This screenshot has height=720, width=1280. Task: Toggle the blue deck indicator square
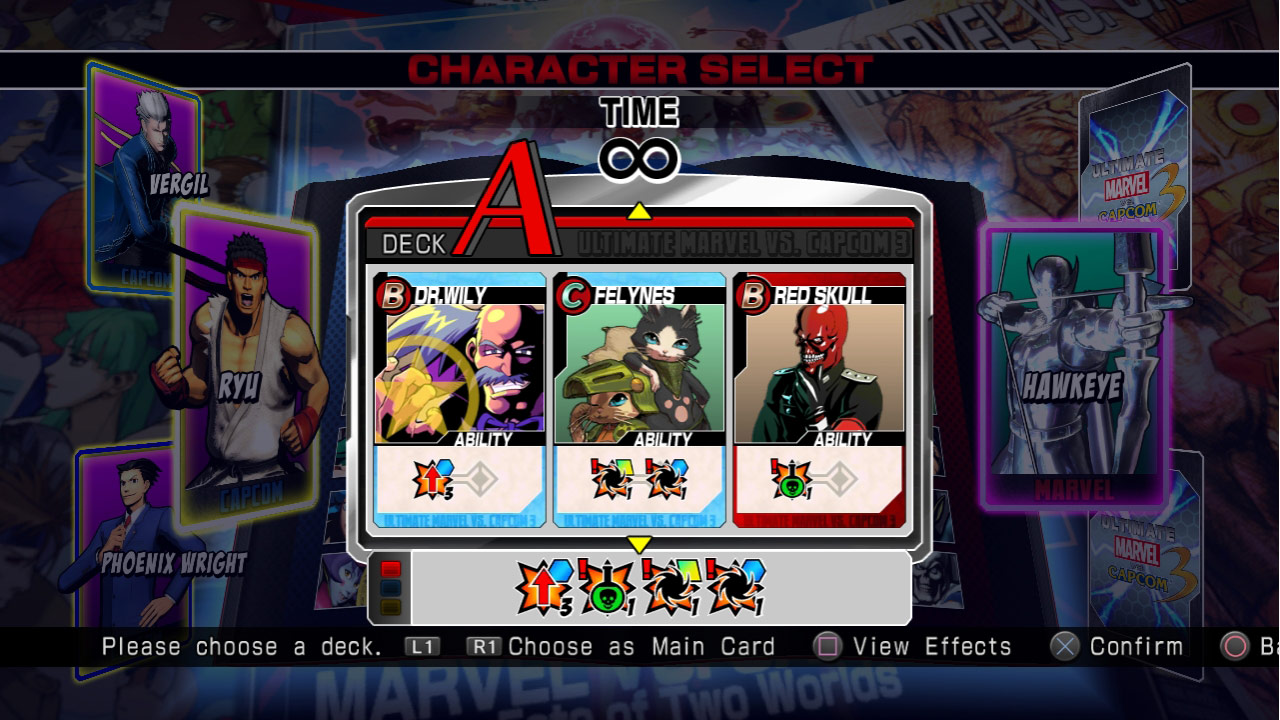389,587
